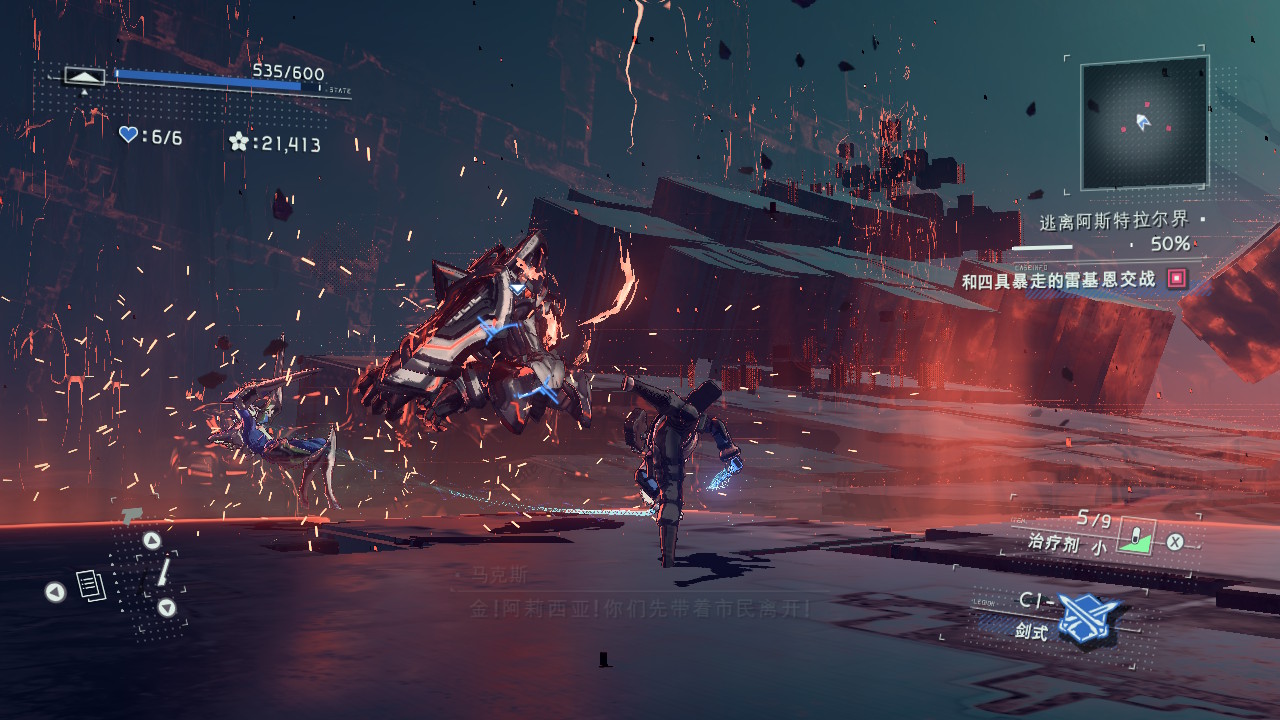Click the red objective marker beside 和四具暴走的雷基恩交战
Viewport: 1280px width, 720px height.
click(1177, 279)
